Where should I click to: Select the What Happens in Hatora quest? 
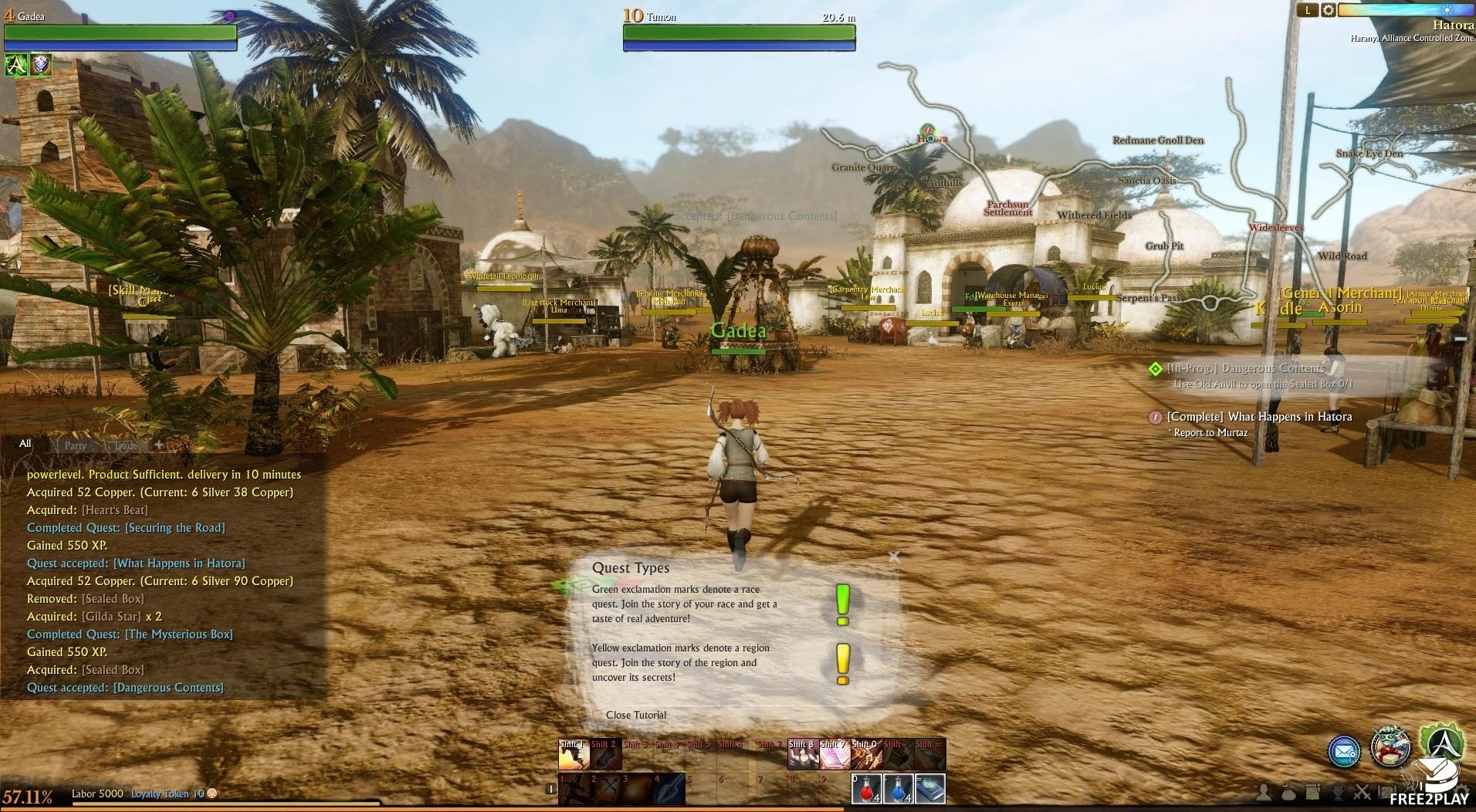(x=1259, y=417)
